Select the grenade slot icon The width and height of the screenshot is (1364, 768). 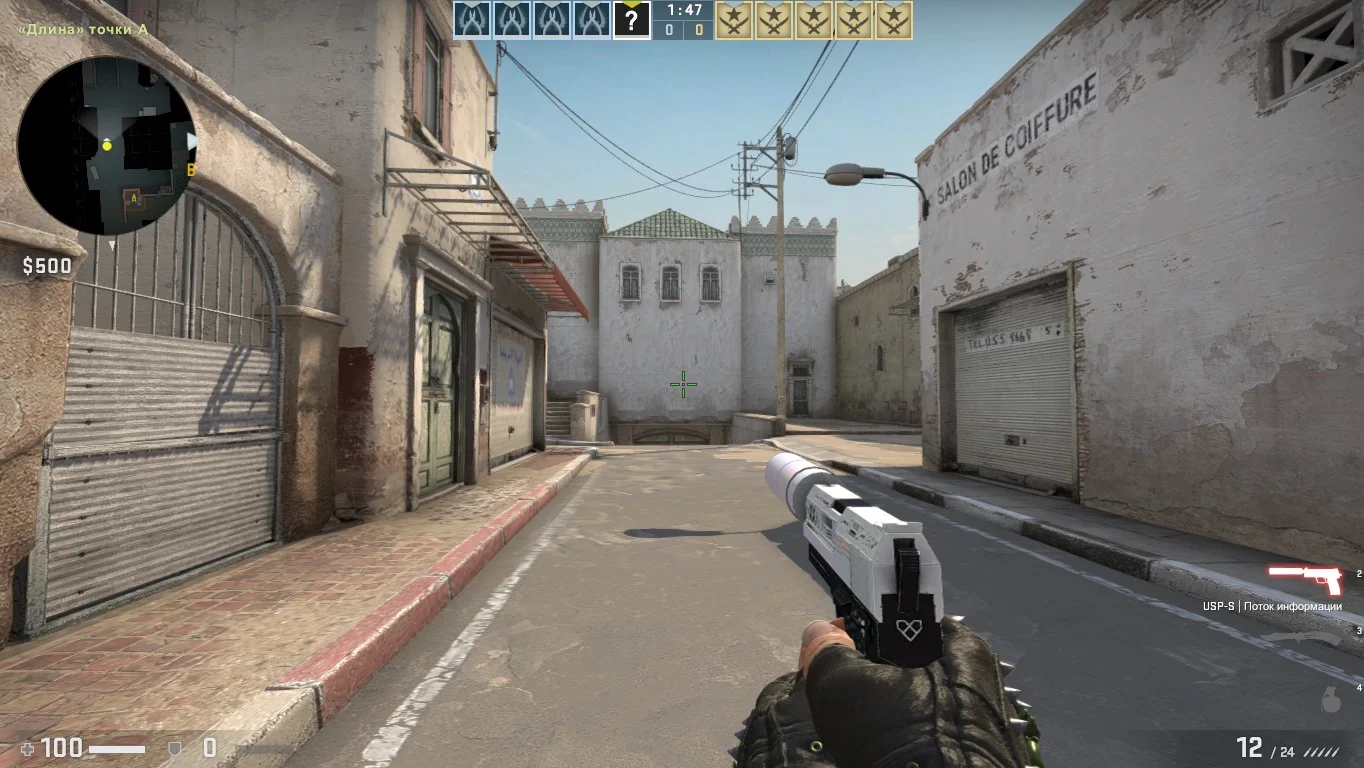click(1330, 699)
